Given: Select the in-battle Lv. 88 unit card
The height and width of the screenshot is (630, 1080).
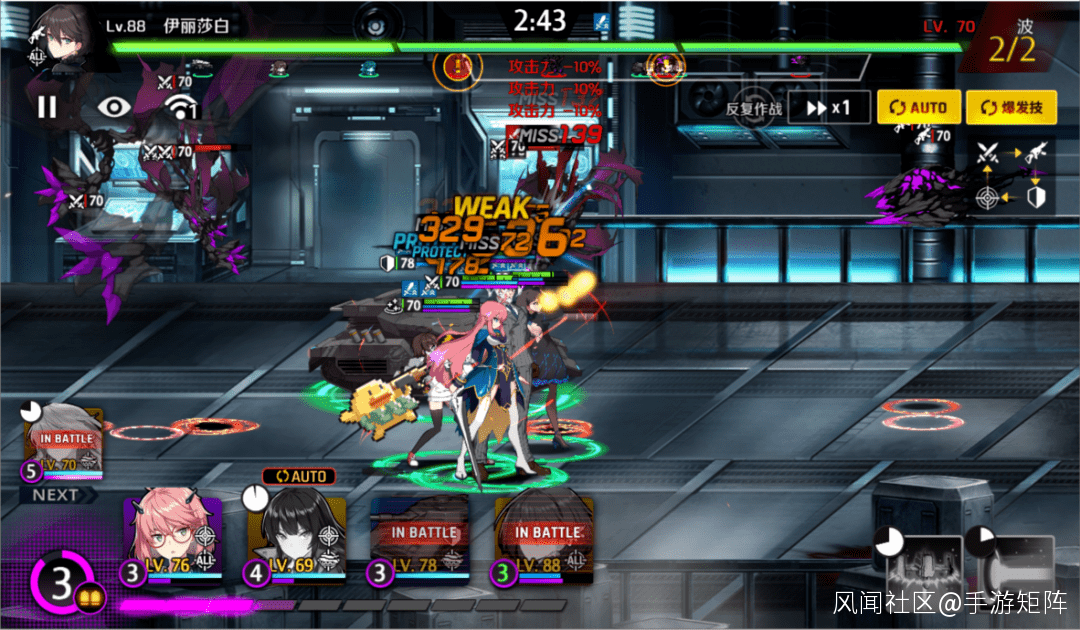Looking at the screenshot, I should point(544,539).
